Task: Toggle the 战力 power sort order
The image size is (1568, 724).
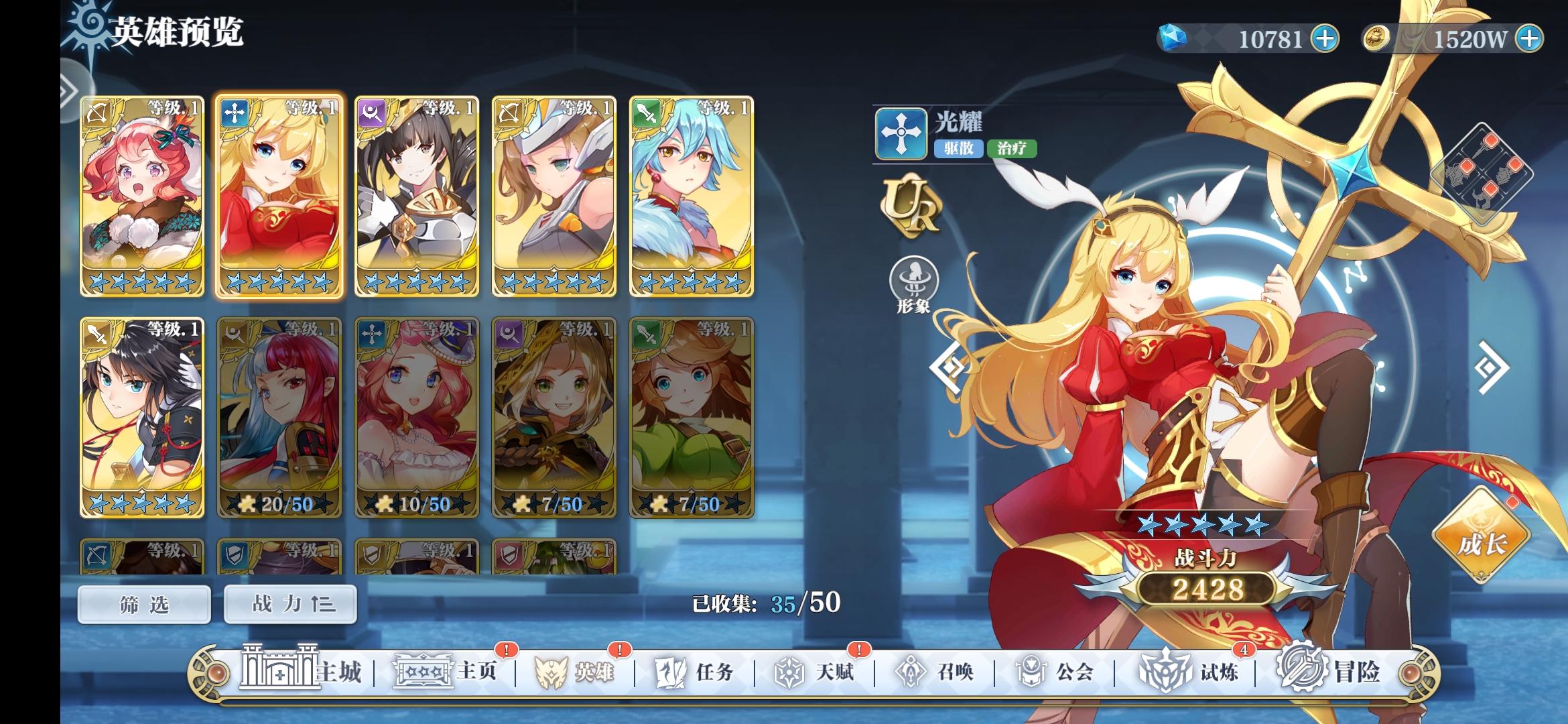Action: point(289,604)
